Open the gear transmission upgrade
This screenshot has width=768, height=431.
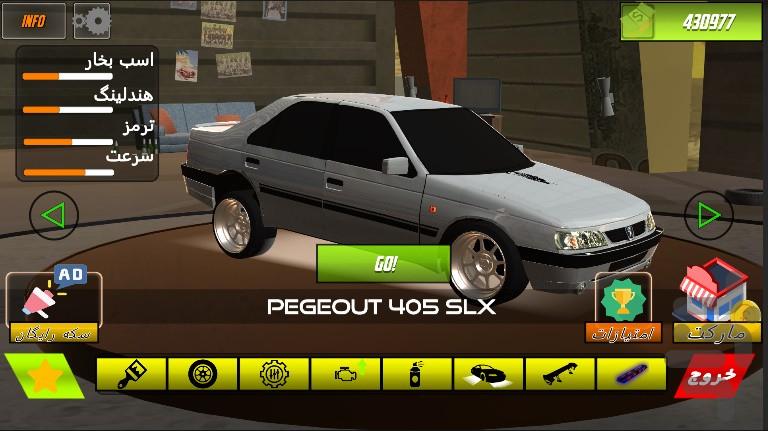273,374
